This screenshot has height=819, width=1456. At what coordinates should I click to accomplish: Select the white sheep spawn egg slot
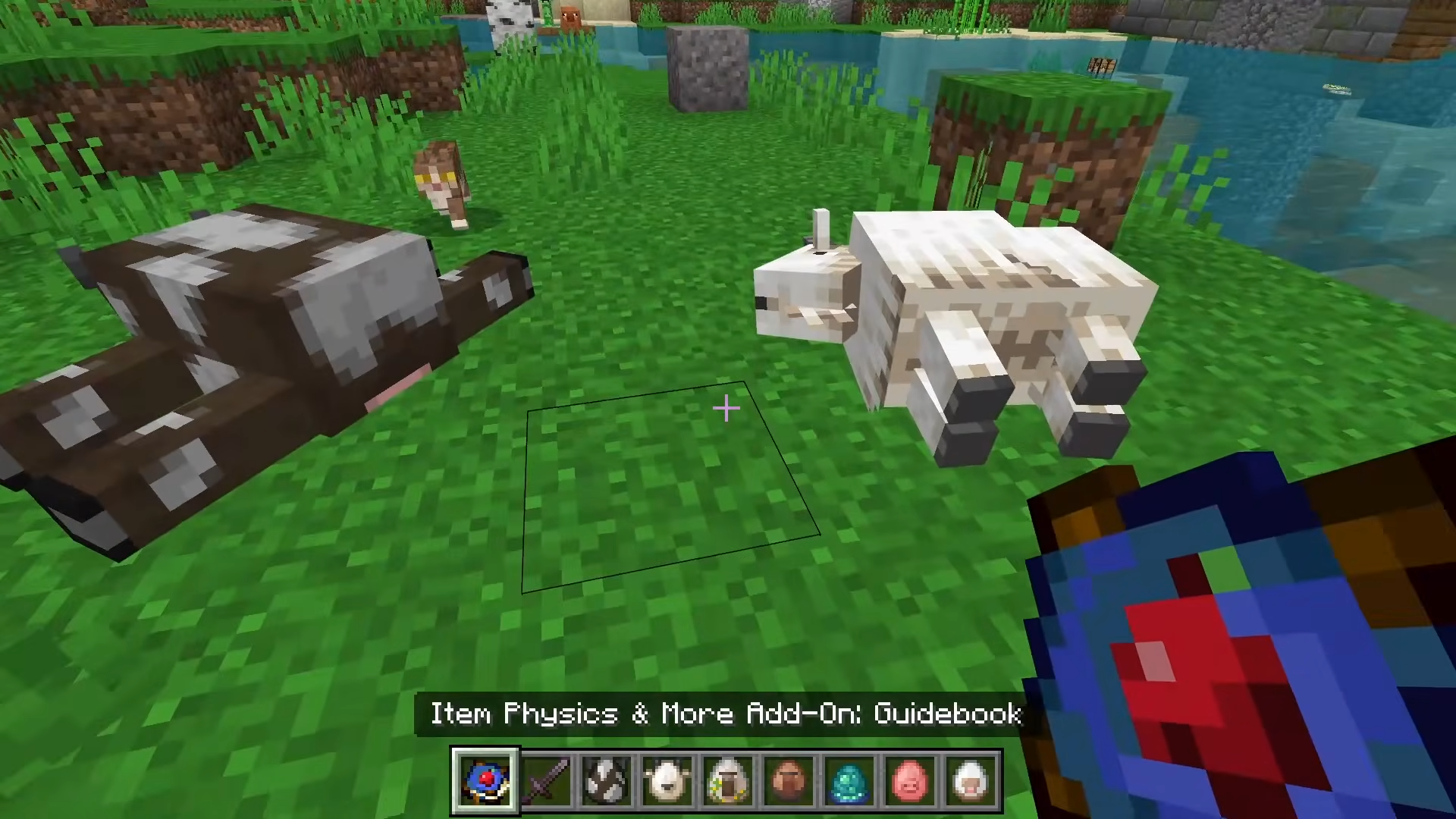tap(971, 780)
